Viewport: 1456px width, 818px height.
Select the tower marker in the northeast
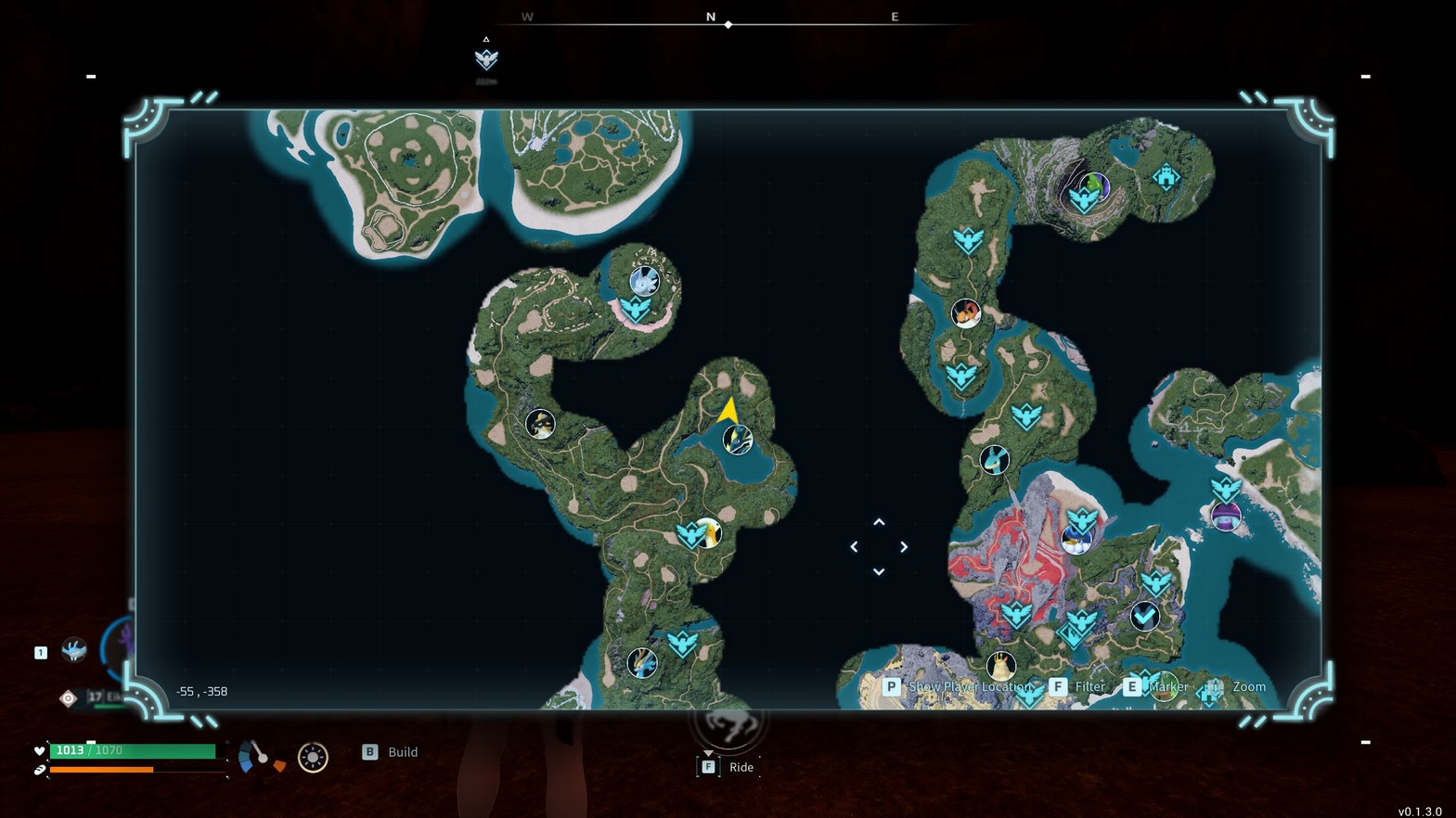click(x=1166, y=176)
